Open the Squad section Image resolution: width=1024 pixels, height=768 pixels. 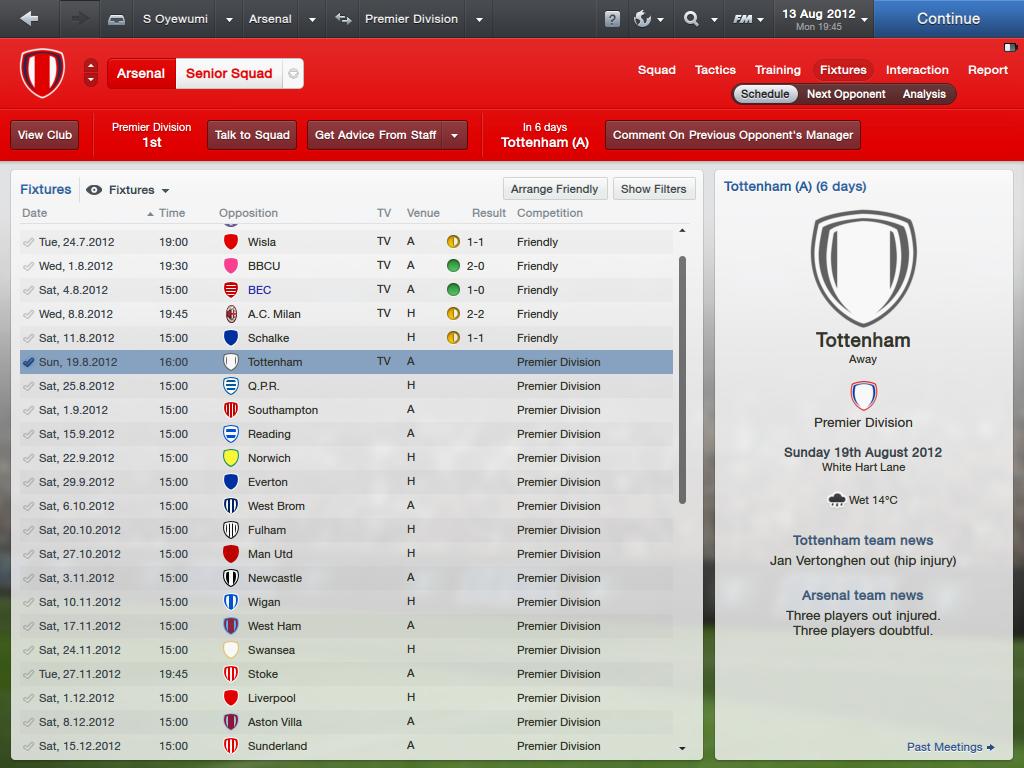657,70
